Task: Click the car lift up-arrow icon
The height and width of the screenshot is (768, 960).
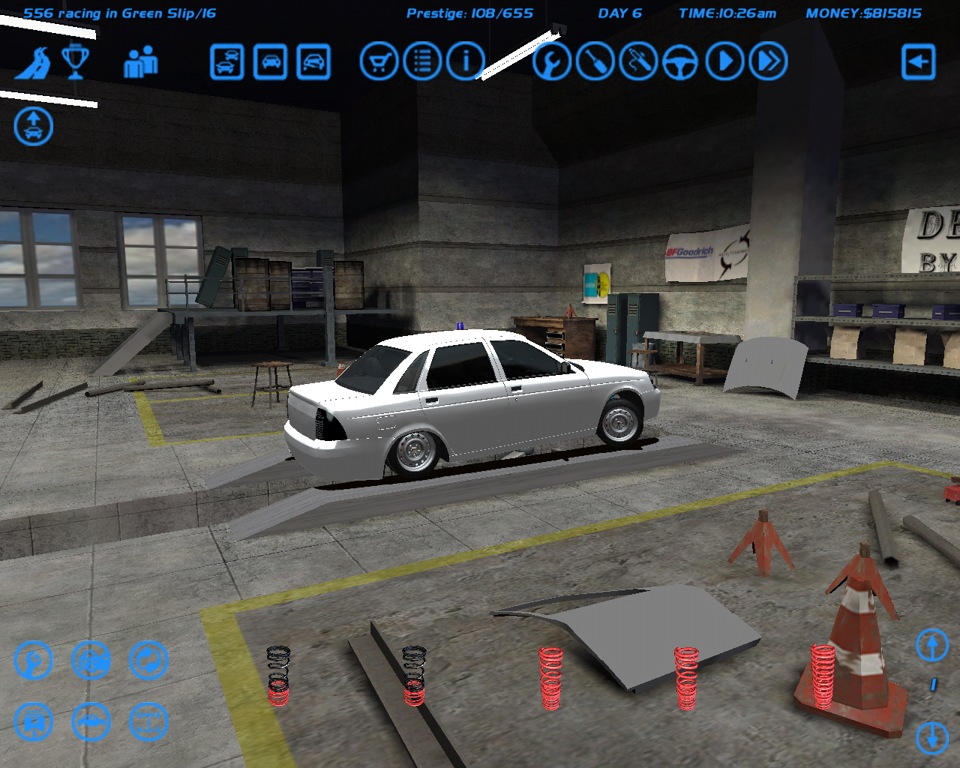Action: [34, 127]
